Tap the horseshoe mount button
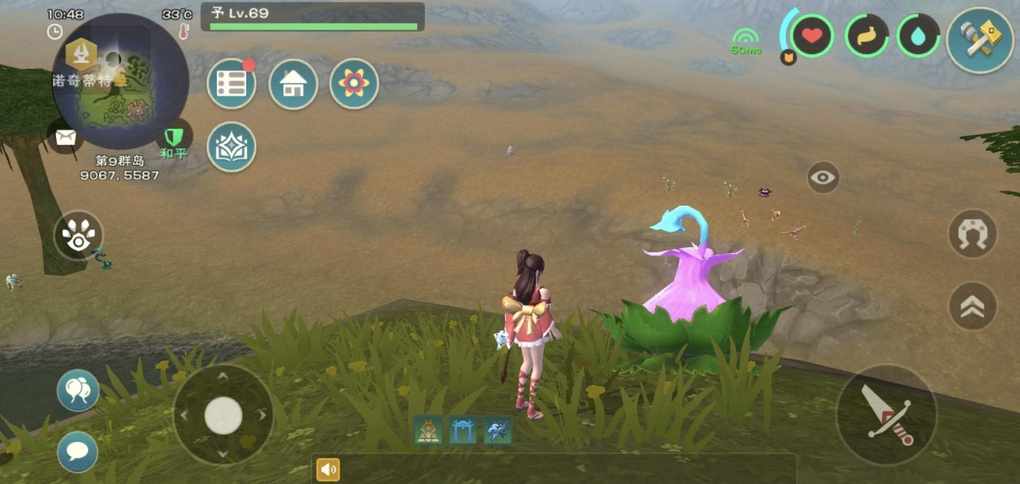 tap(972, 233)
